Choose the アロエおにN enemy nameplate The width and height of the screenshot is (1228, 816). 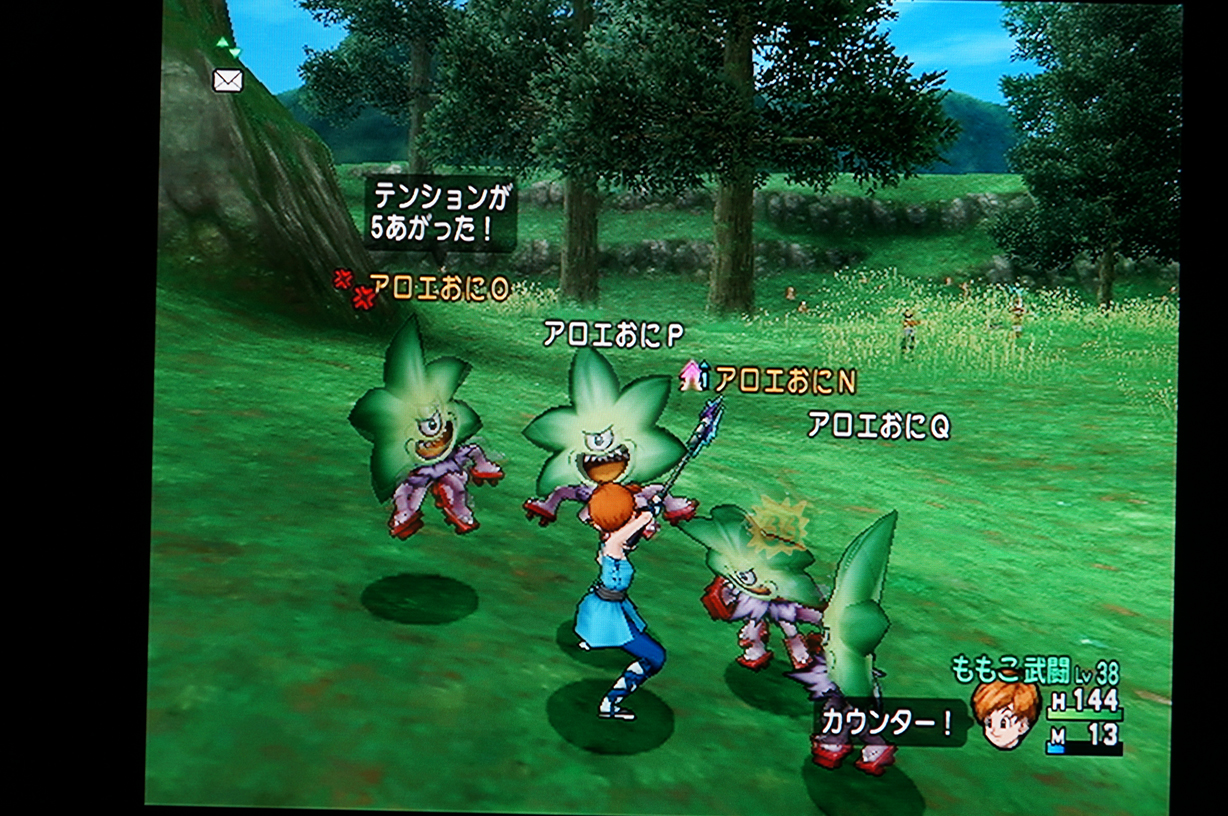[785, 381]
